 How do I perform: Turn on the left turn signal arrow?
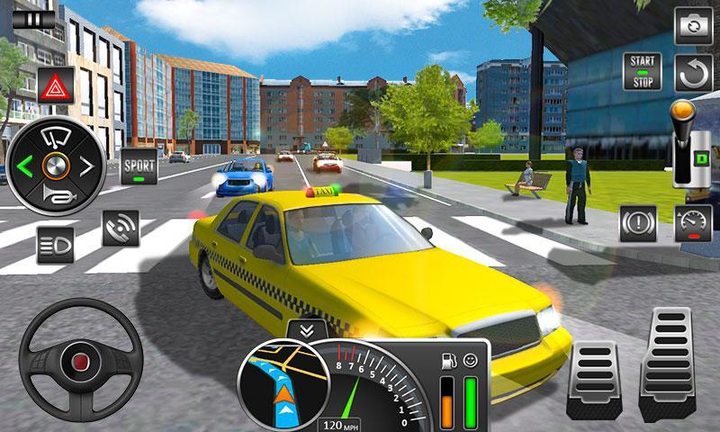[x=25, y=166]
